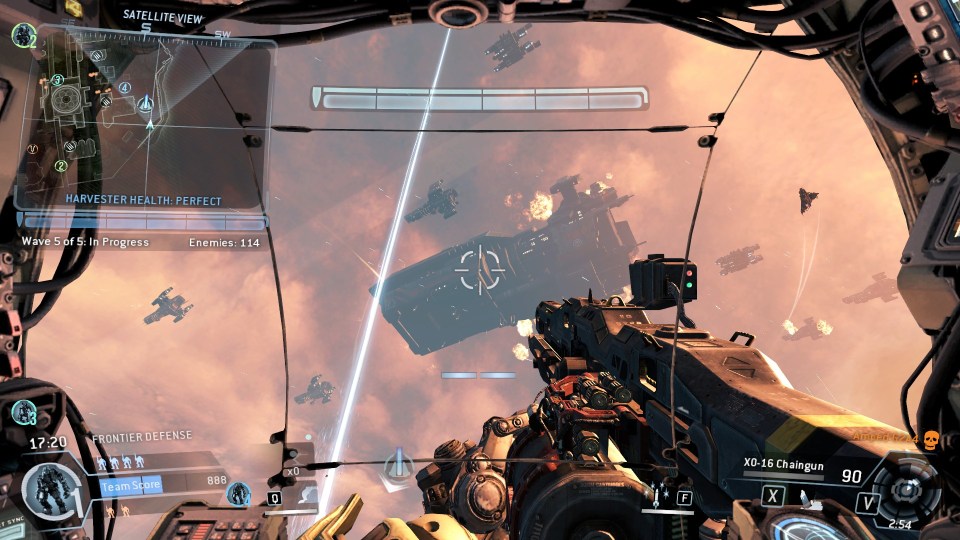960x540 pixels.
Task: Click the teammate titan icon numbered 2
Action: pyautogui.click(x=23, y=36)
